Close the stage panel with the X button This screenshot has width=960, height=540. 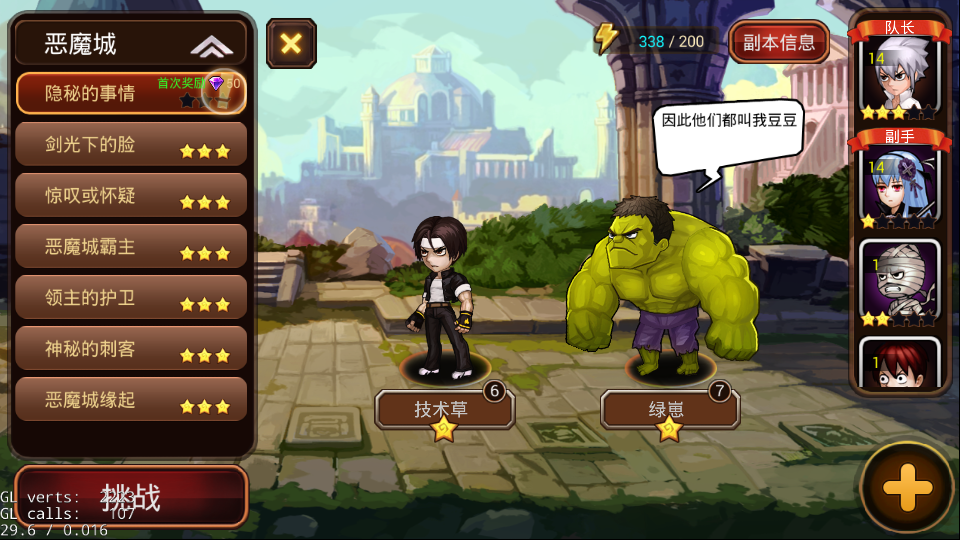(x=291, y=43)
